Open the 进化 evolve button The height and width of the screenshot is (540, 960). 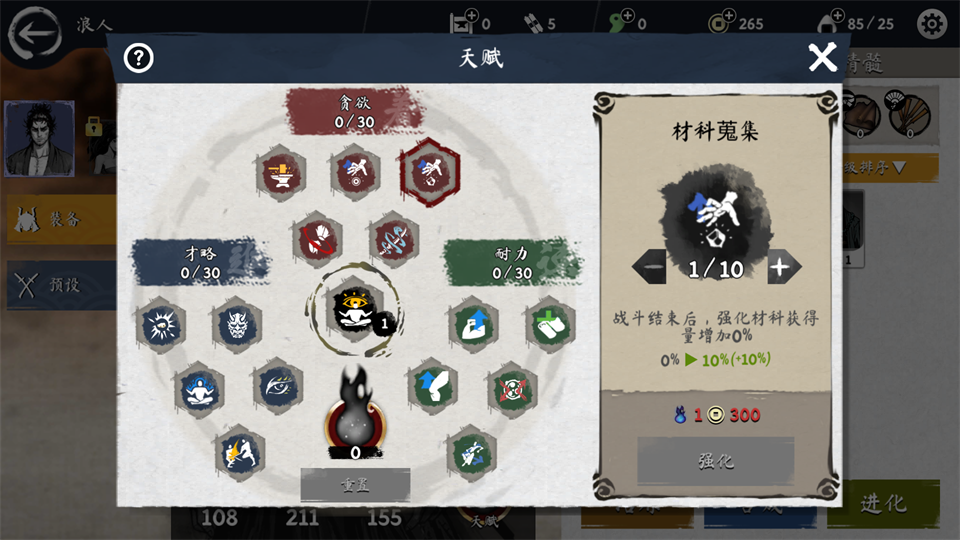pyautogui.click(x=883, y=504)
